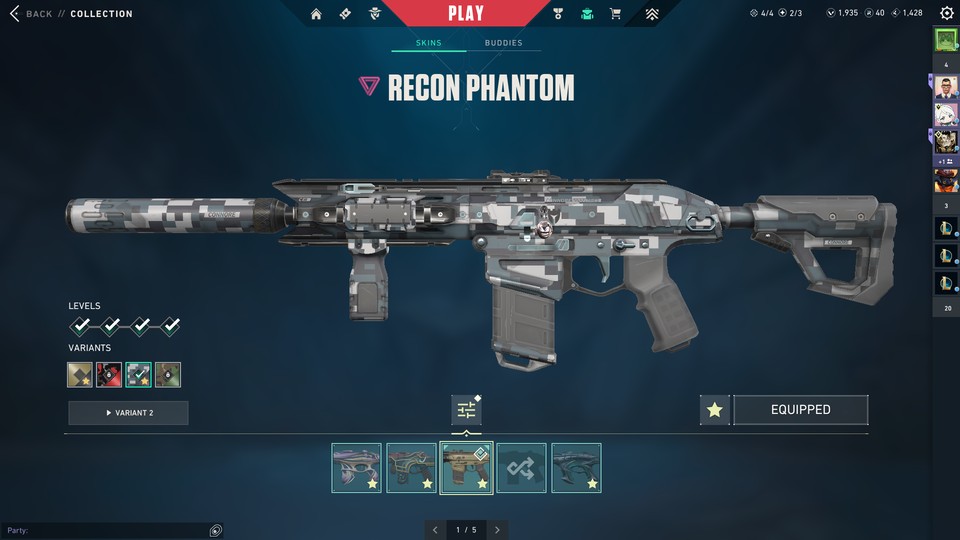Choose the tan gold variant swatch
960x540 pixels.
[80, 375]
